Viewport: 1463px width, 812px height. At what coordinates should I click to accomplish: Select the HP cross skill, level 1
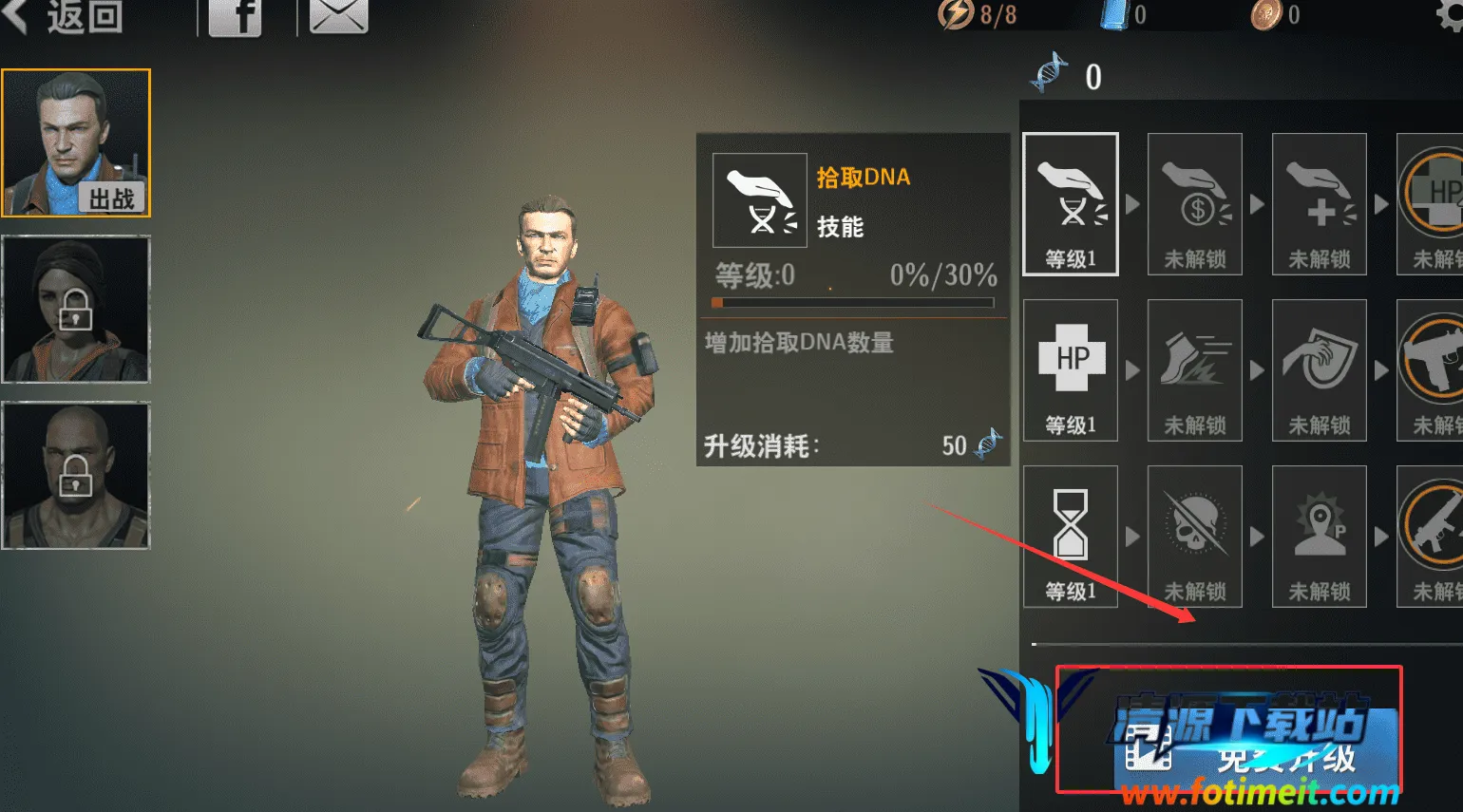point(1071,370)
